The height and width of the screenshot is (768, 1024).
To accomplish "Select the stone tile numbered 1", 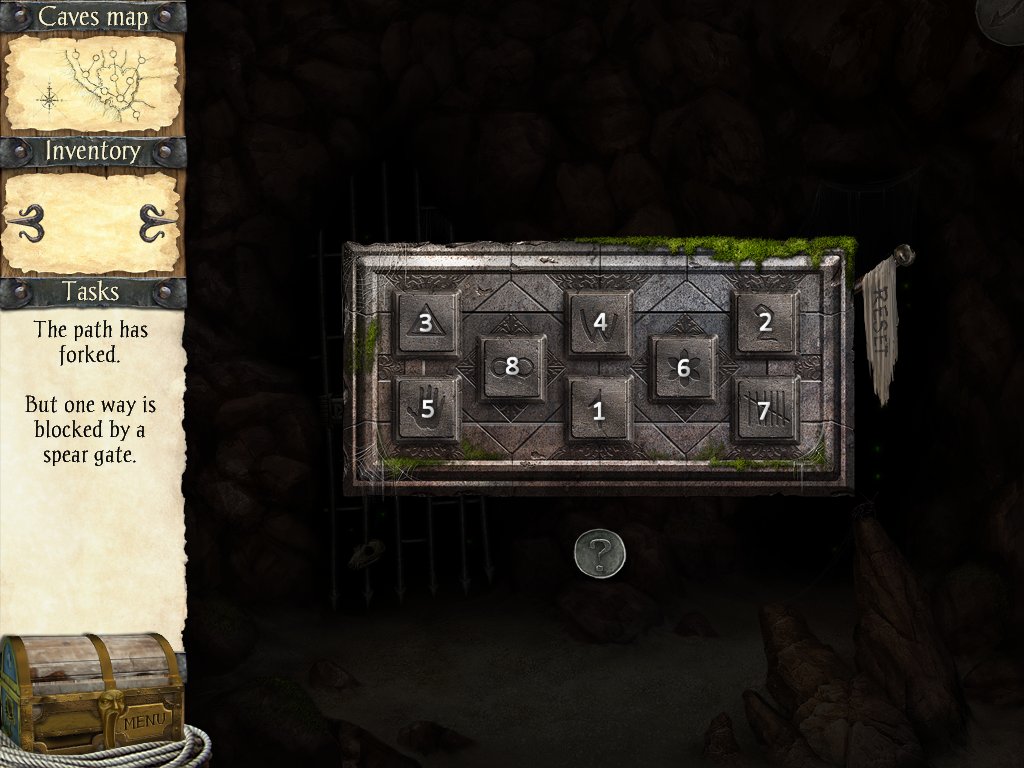I will coord(599,410).
